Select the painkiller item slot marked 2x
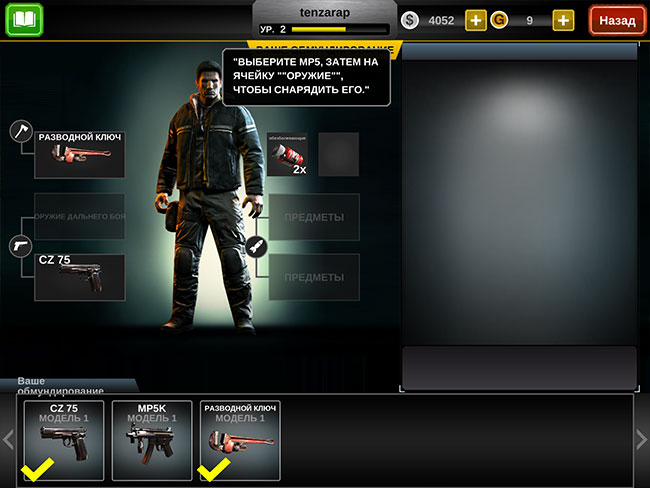Image resolution: width=650 pixels, height=488 pixels. pos(287,155)
